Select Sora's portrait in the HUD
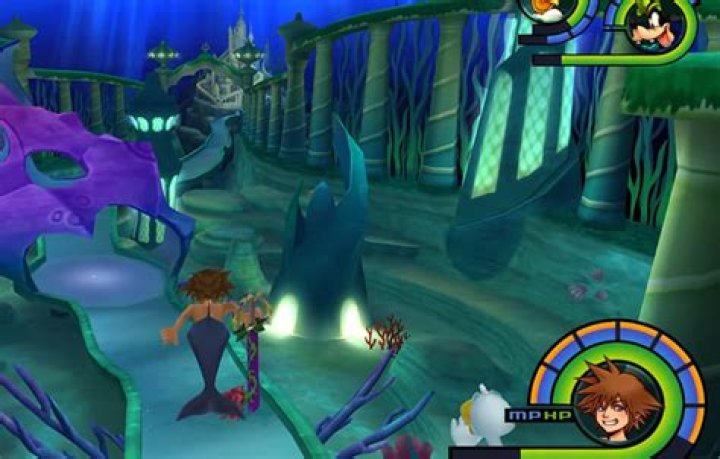720x459 pixels. click(x=617, y=403)
